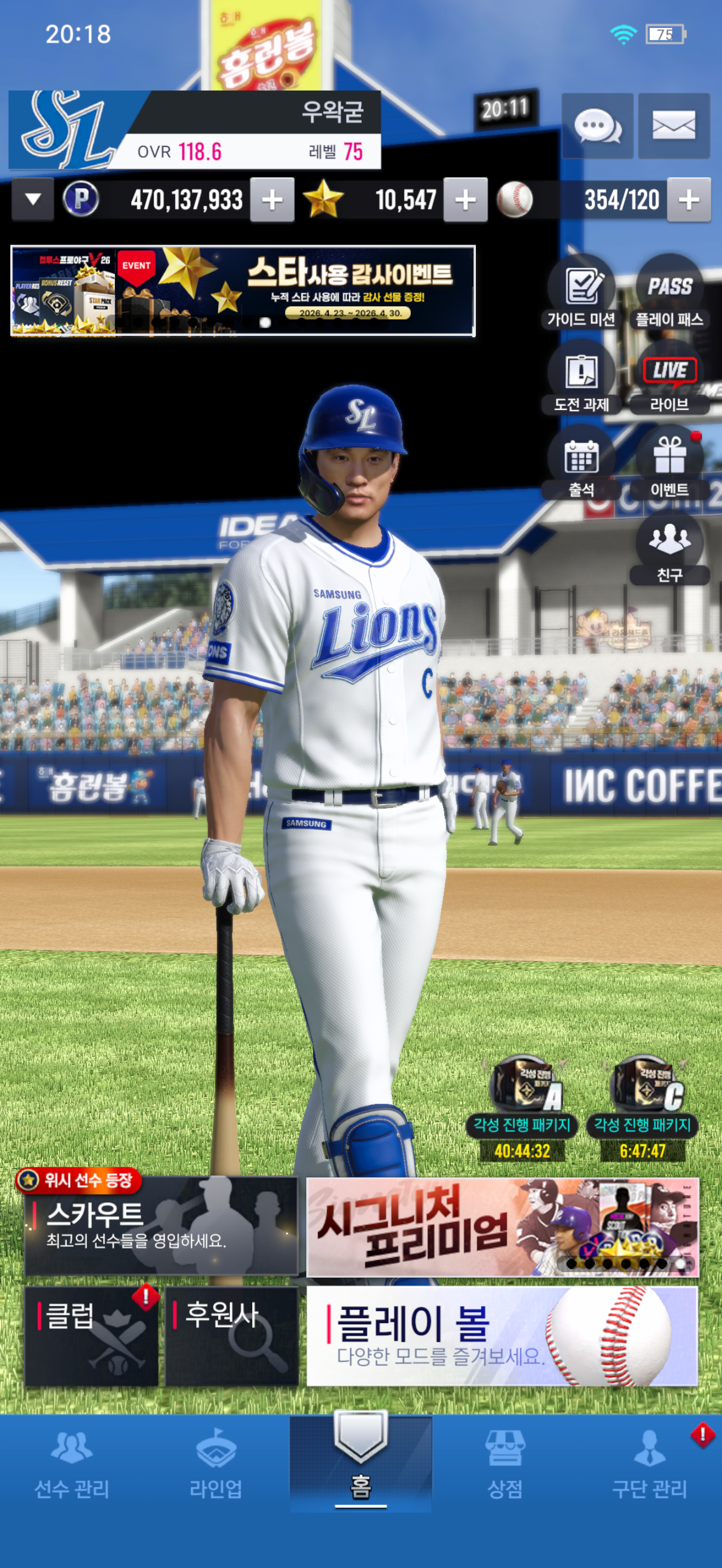Open the chat speech bubble icon
This screenshot has height=1568, width=722.
[597, 126]
